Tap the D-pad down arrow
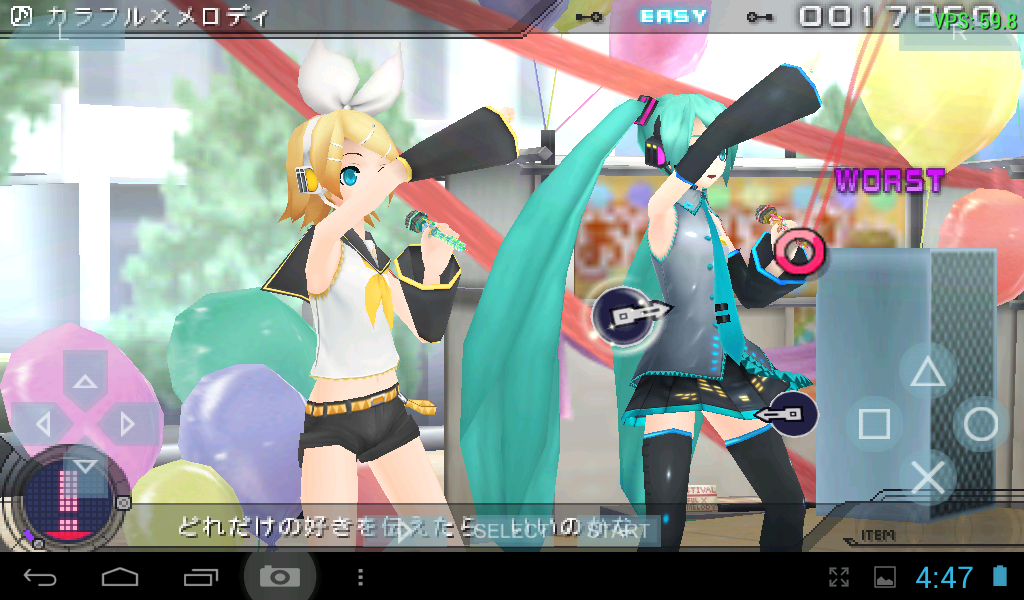 (x=86, y=466)
